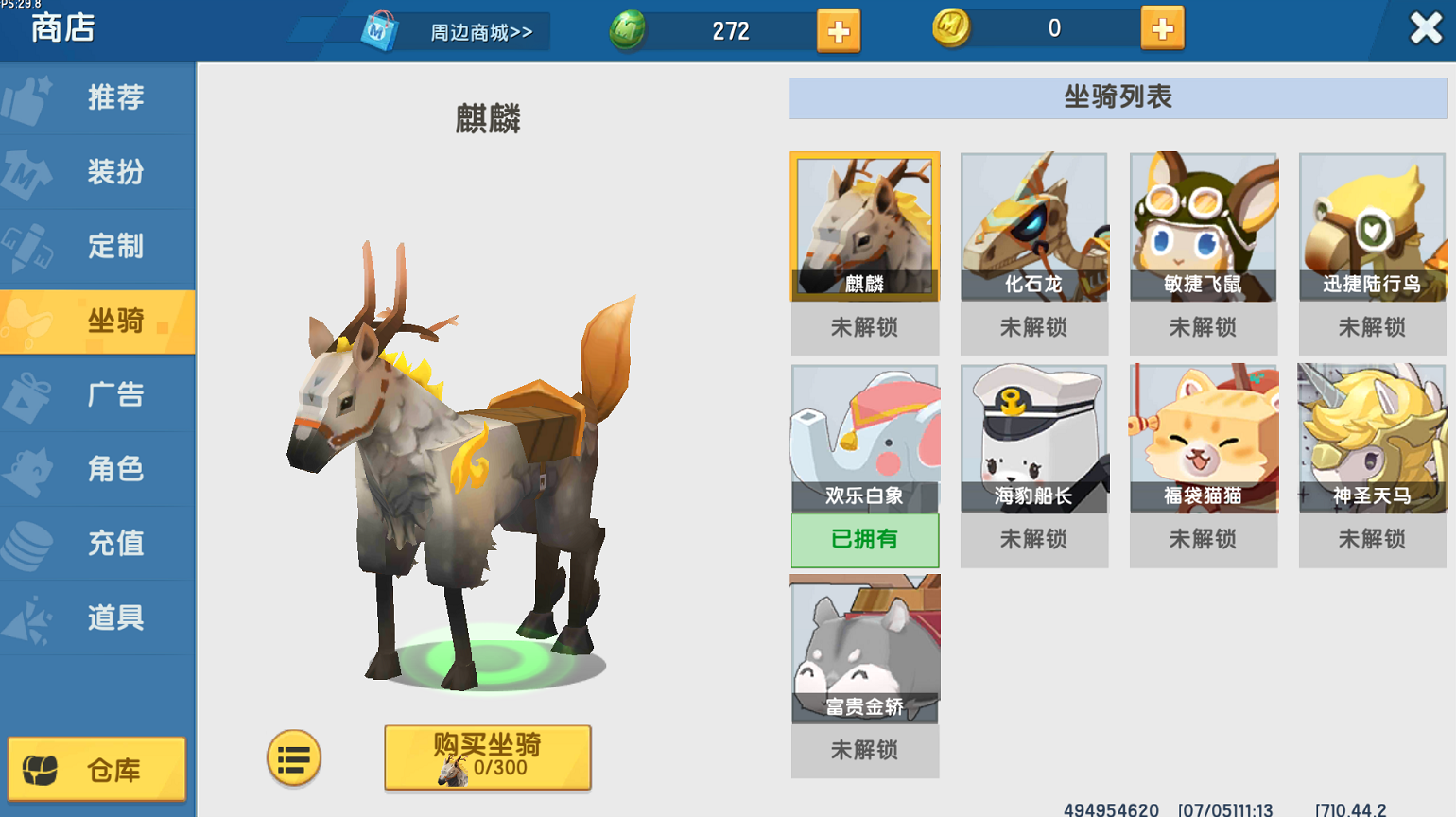Click the round yellow list icon button
This screenshot has height=817, width=1456.
[x=294, y=758]
